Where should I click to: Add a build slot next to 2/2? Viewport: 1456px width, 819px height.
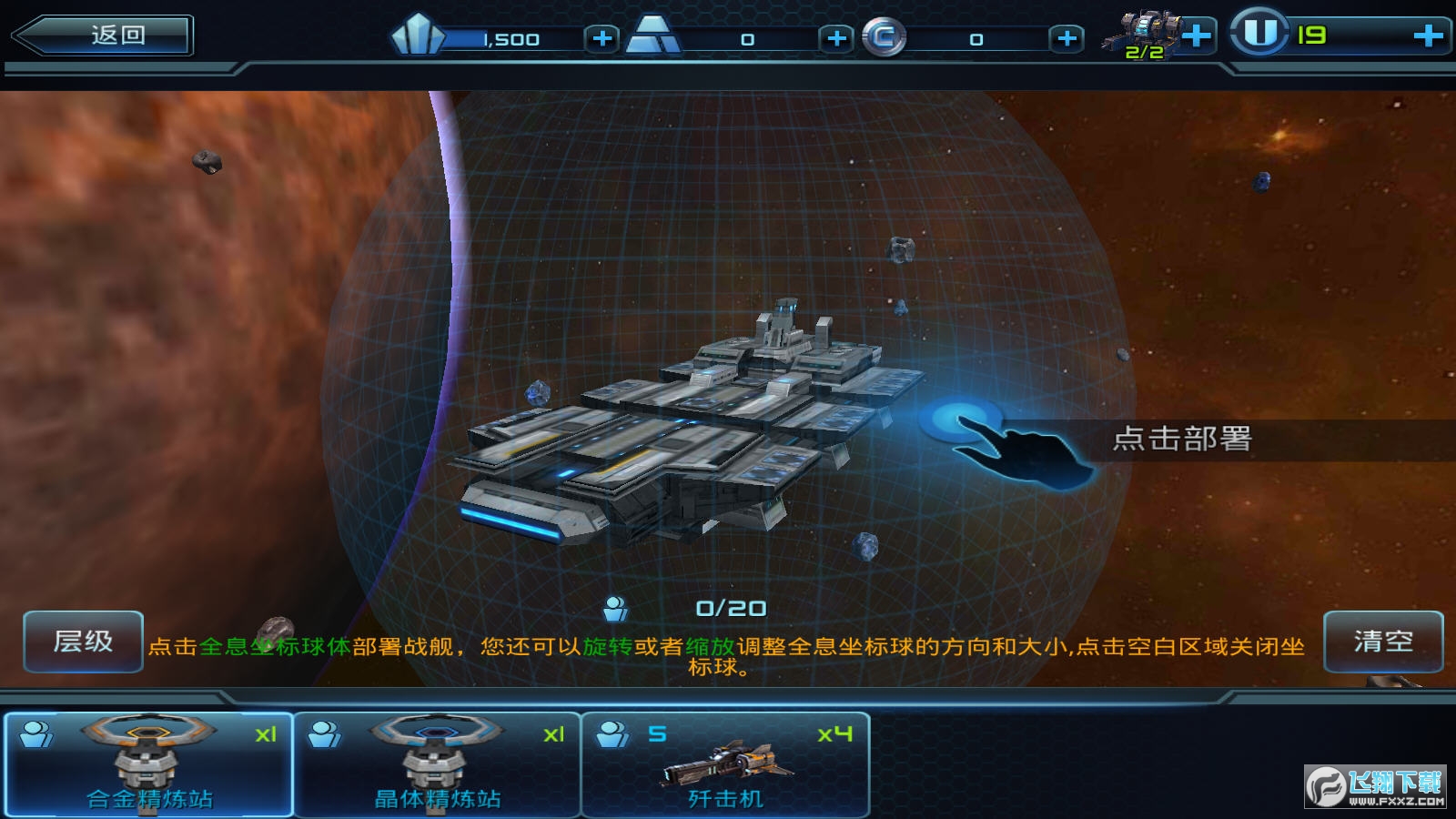pos(1197,36)
